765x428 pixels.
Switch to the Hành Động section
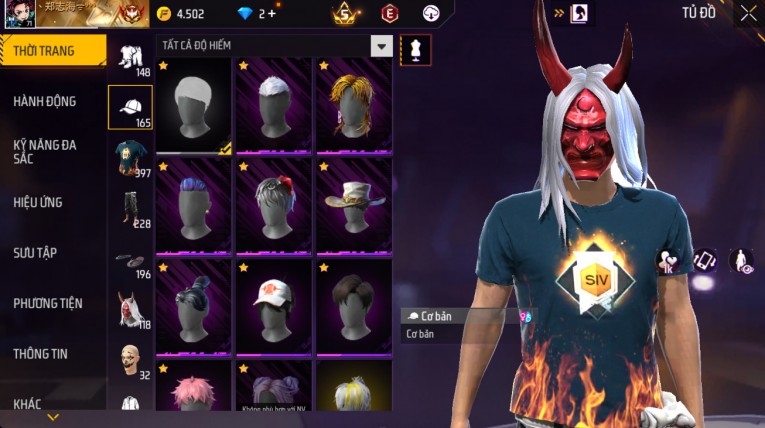45,101
